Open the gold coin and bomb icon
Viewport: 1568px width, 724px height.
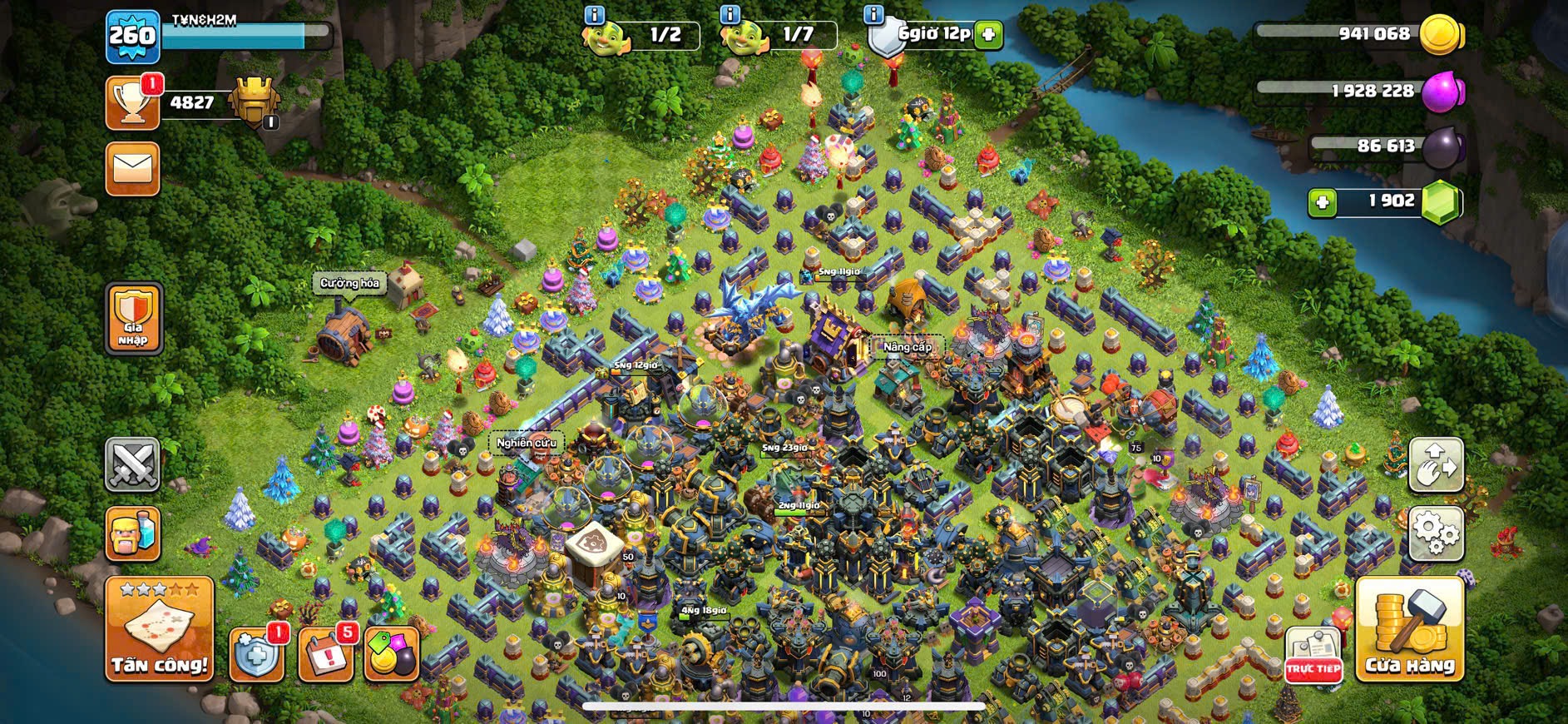click(391, 653)
